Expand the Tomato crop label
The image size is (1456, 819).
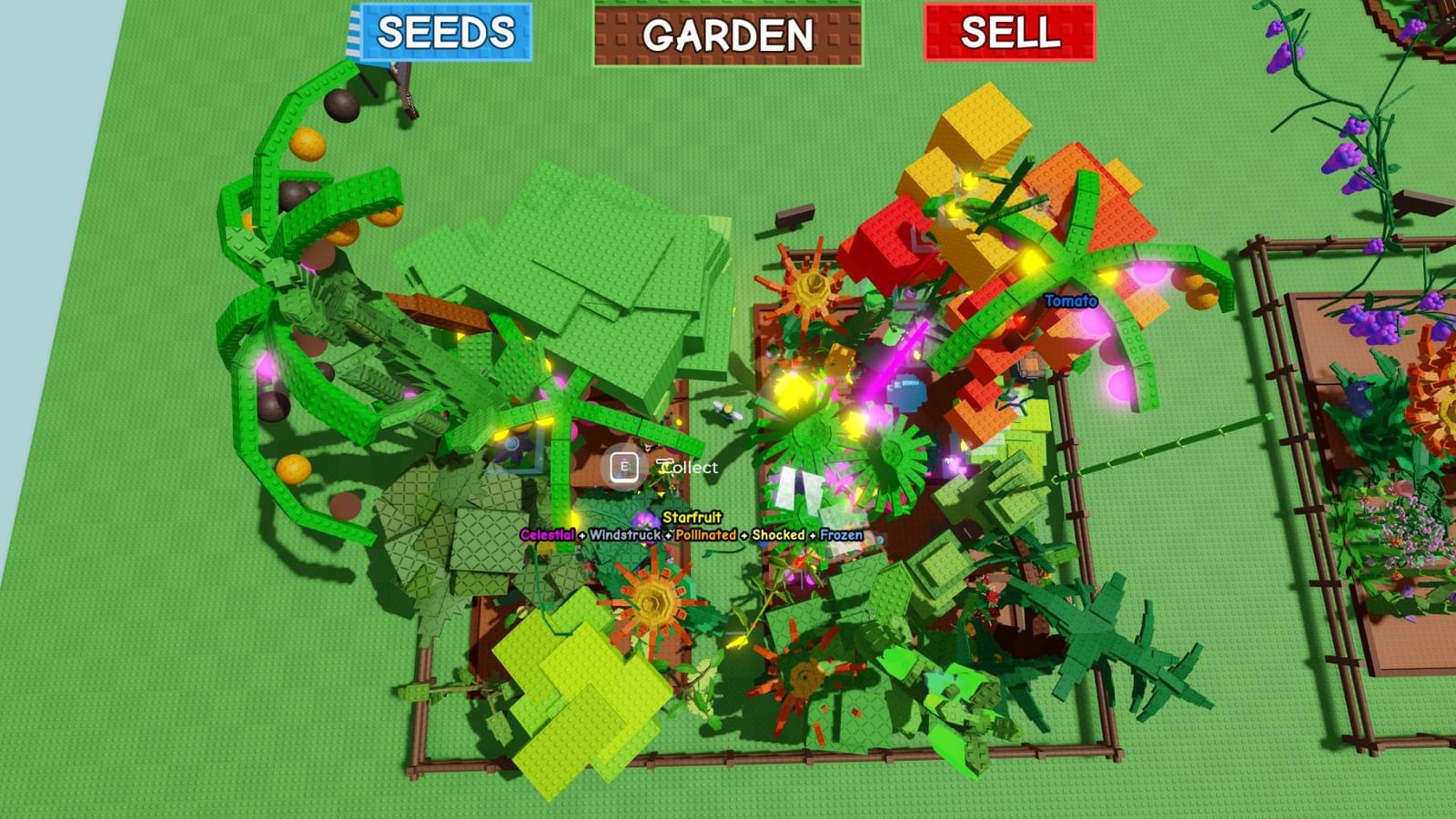coord(1069,300)
